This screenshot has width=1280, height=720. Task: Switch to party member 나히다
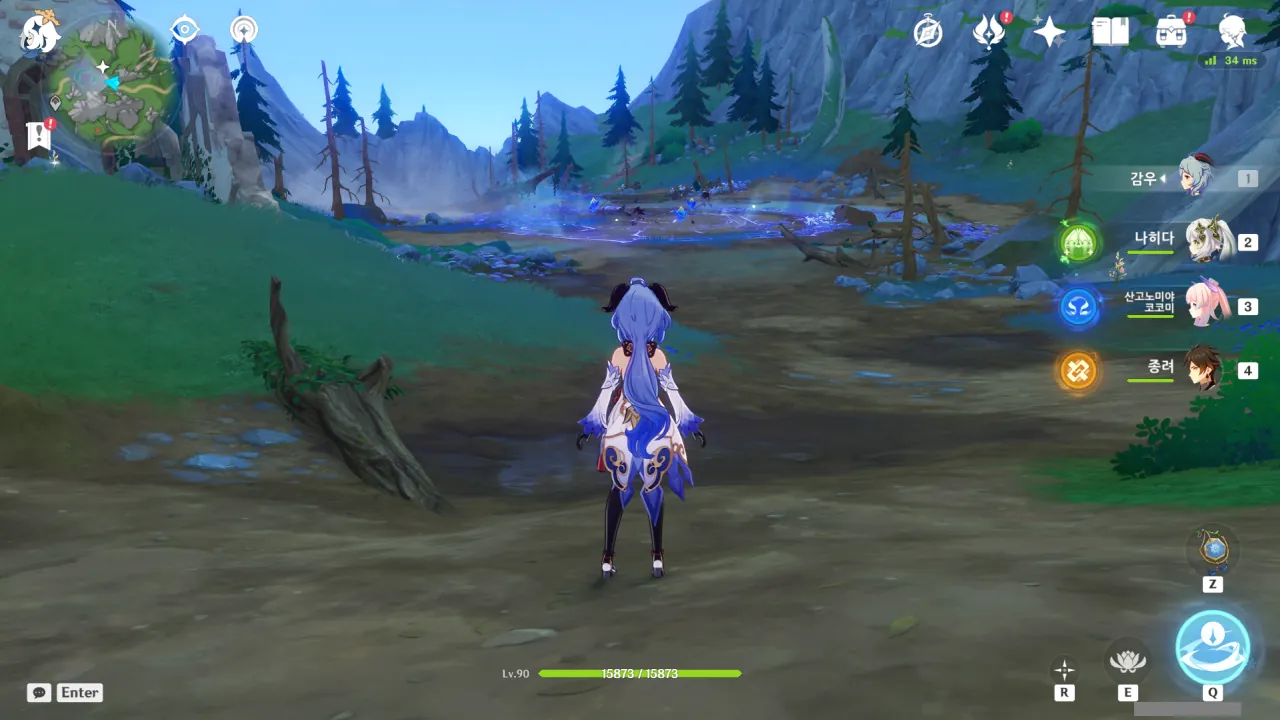coord(1207,241)
